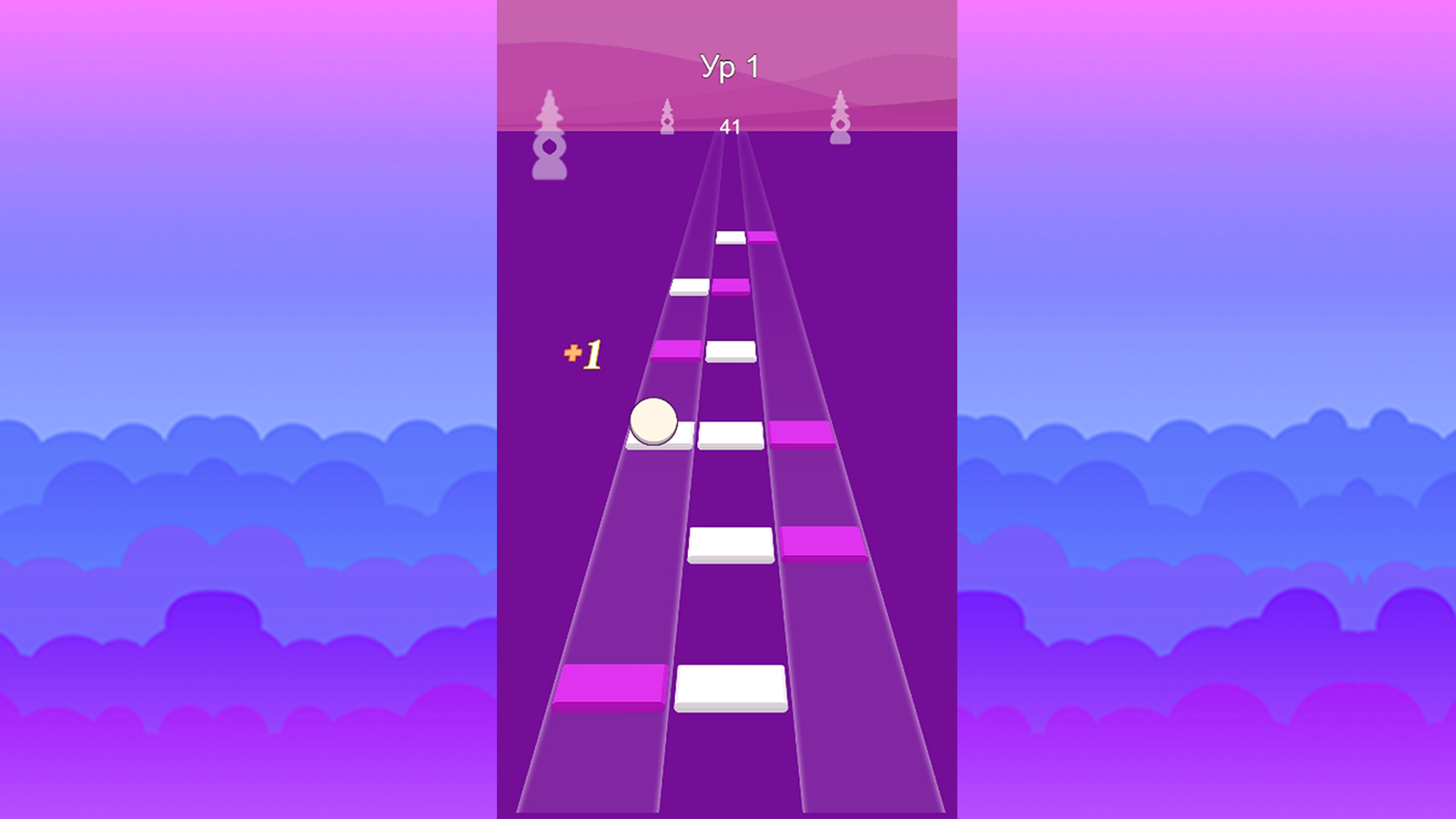
Task: Tap the score counter showing 41
Action: [730, 128]
